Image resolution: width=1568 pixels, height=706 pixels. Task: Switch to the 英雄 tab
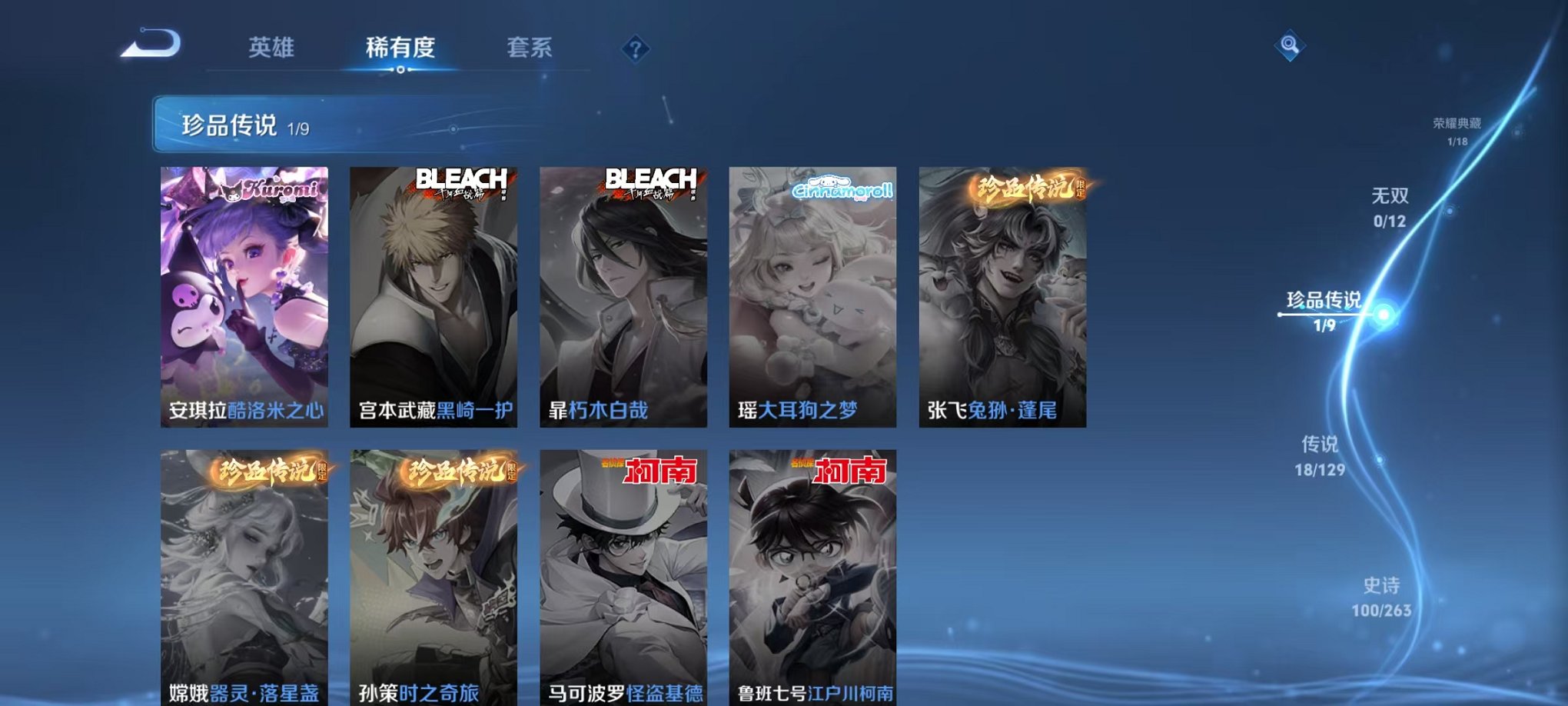(x=272, y=48)
